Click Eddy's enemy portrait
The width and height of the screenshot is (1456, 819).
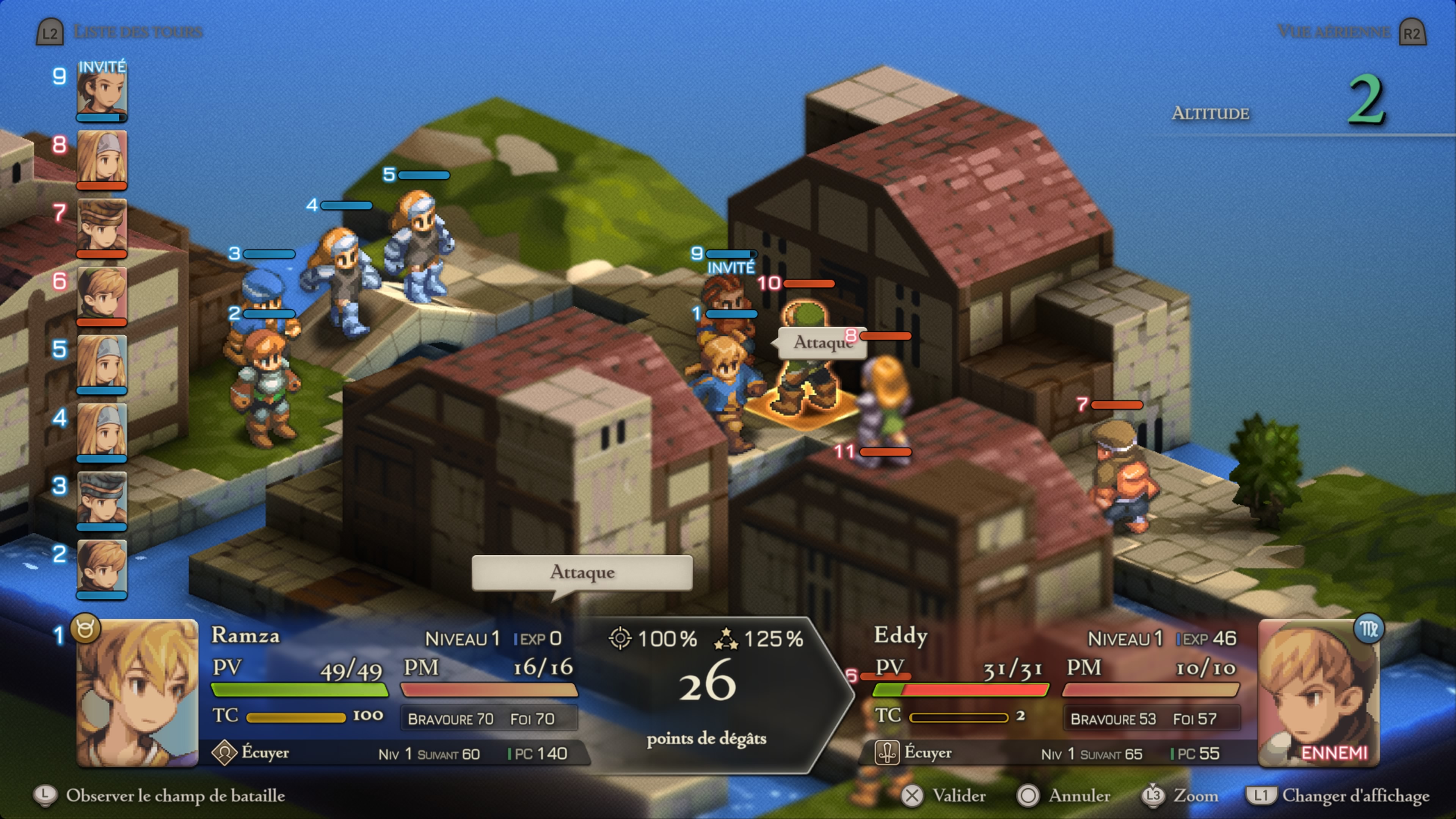1319,692
